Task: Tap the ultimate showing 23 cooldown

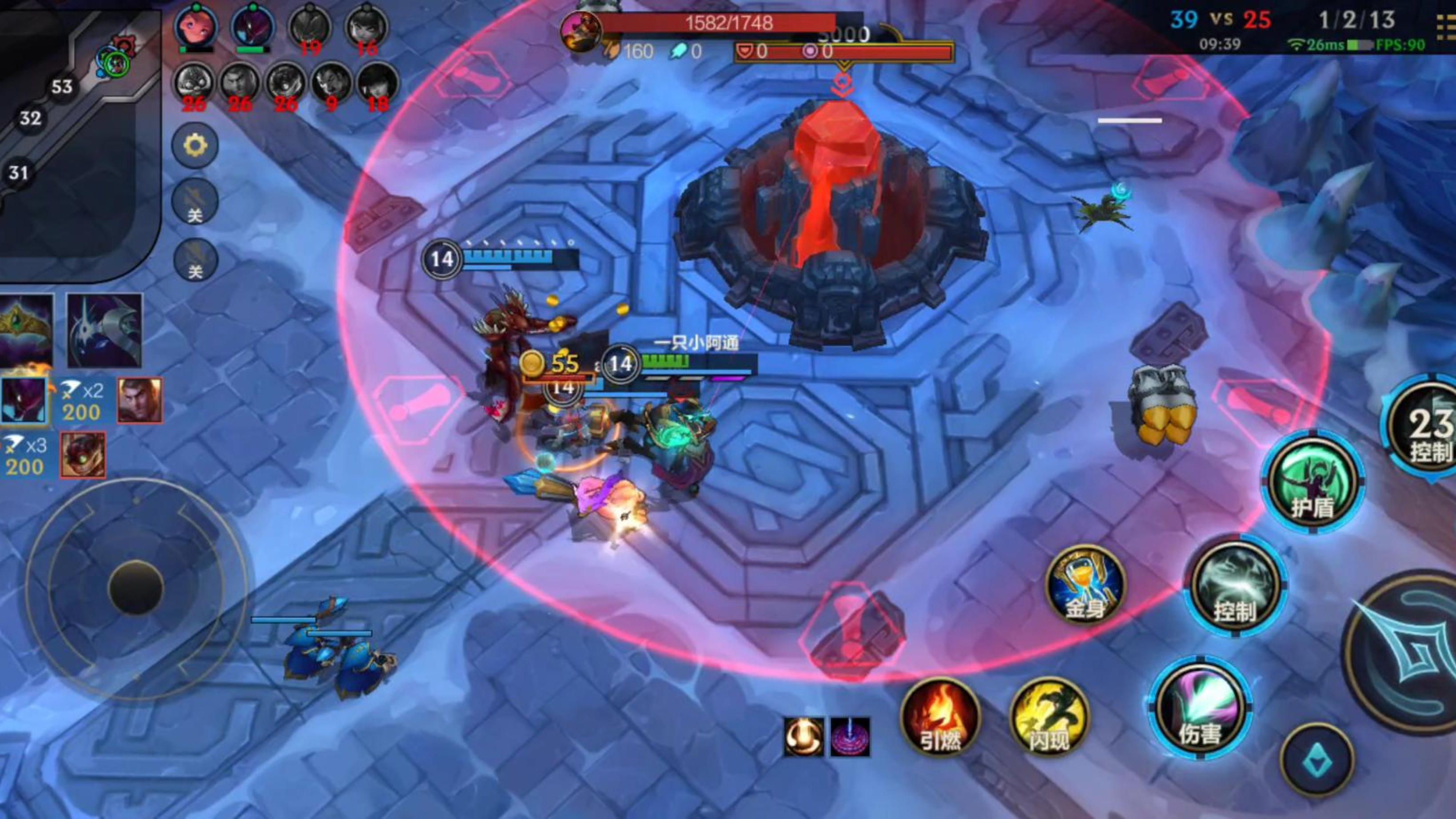Action: (1424, 429)
